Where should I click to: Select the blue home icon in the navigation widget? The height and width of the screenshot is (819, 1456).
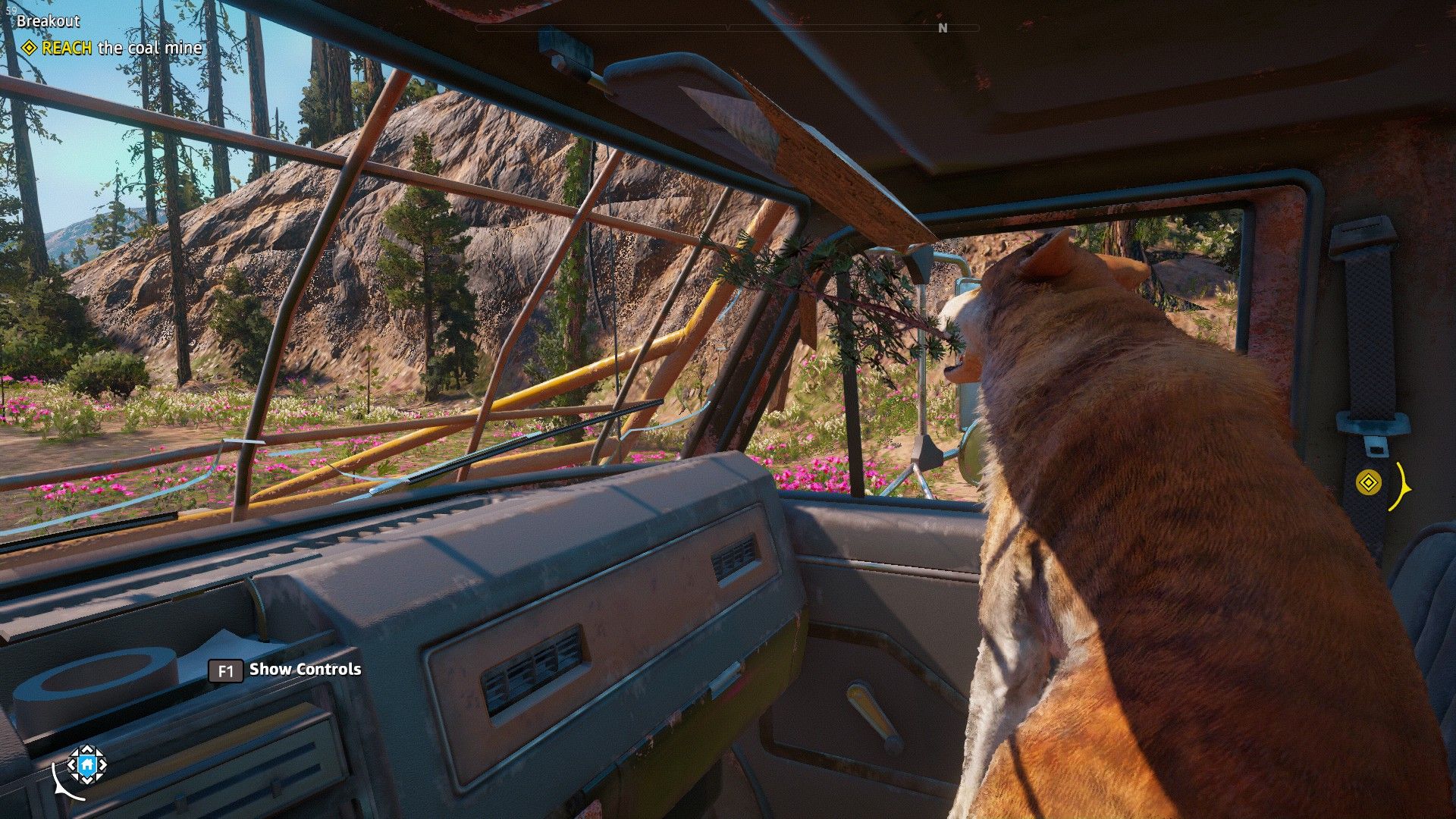(87, 765)
